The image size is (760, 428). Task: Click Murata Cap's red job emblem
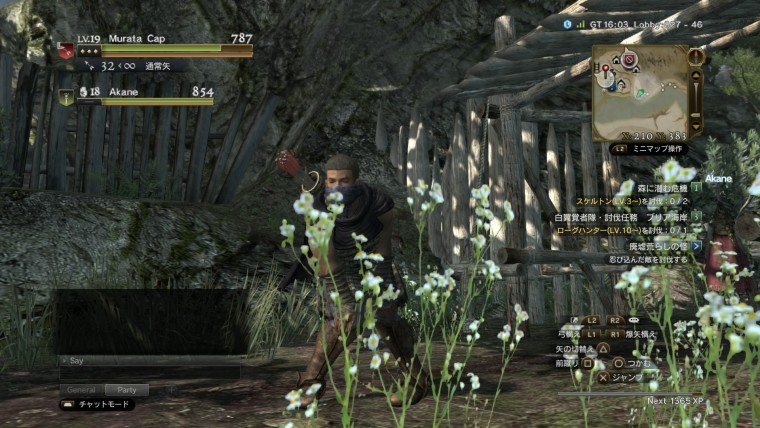[x=66, y=50]
